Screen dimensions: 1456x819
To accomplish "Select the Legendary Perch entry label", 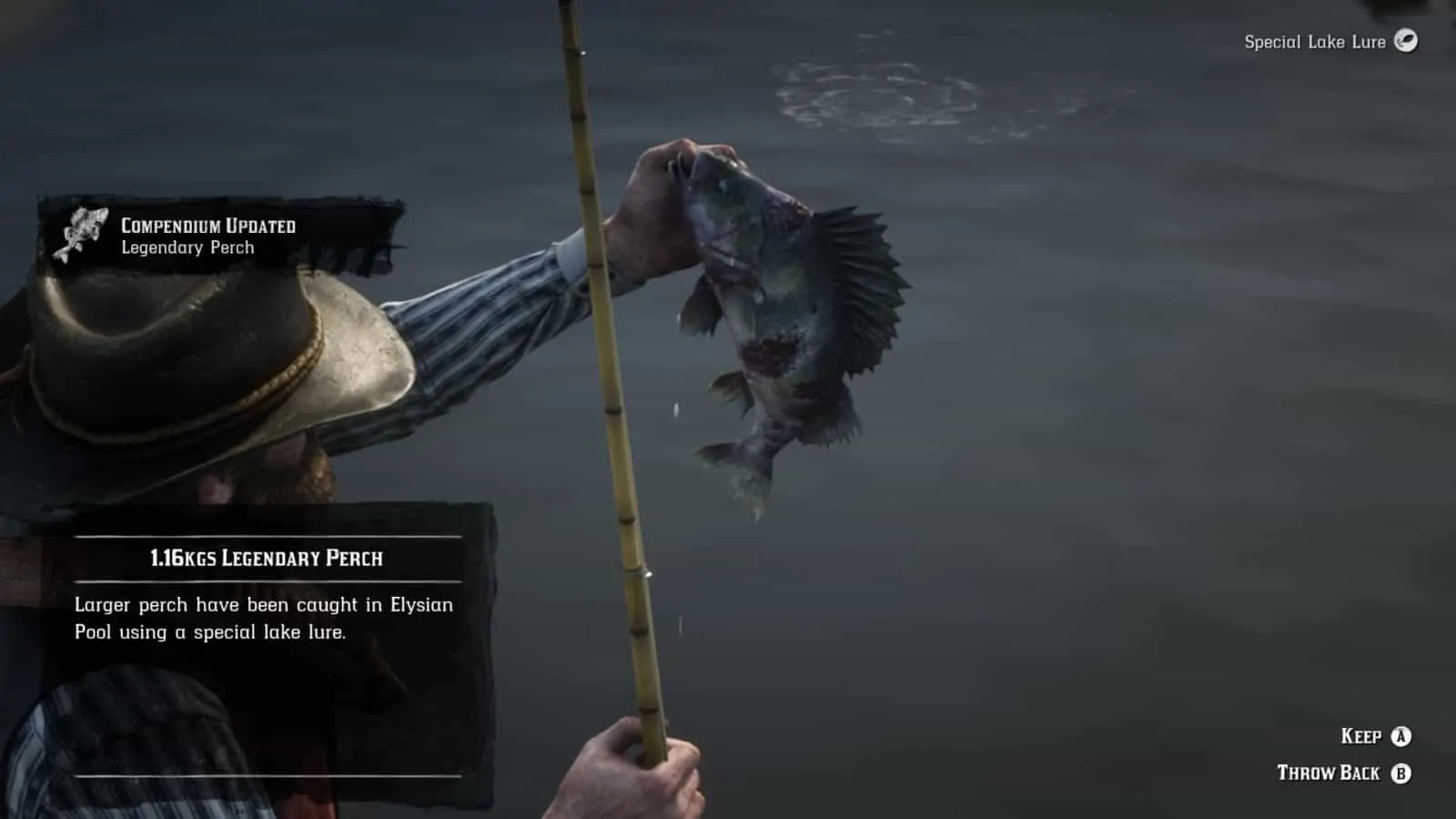I will (x=187, y=247).
